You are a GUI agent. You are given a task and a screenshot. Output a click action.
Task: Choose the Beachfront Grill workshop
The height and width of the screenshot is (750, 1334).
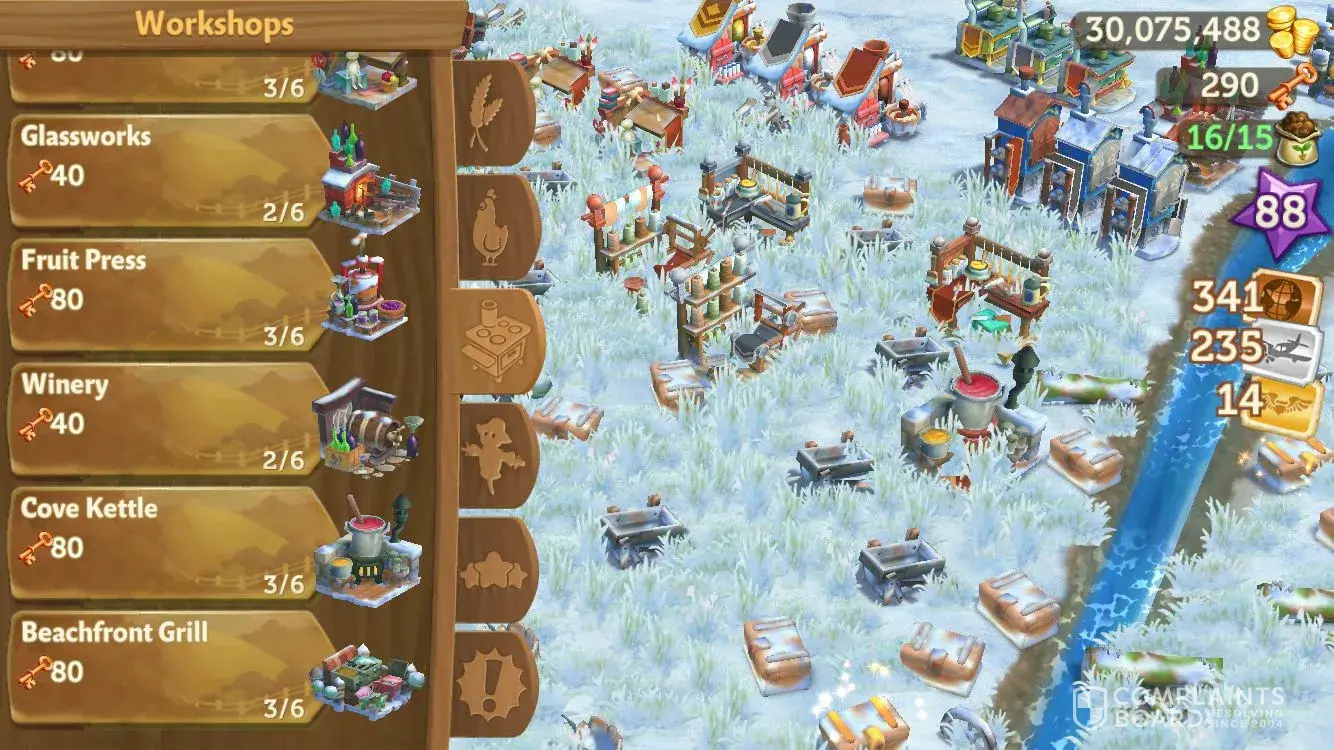[x=170, y=666]
